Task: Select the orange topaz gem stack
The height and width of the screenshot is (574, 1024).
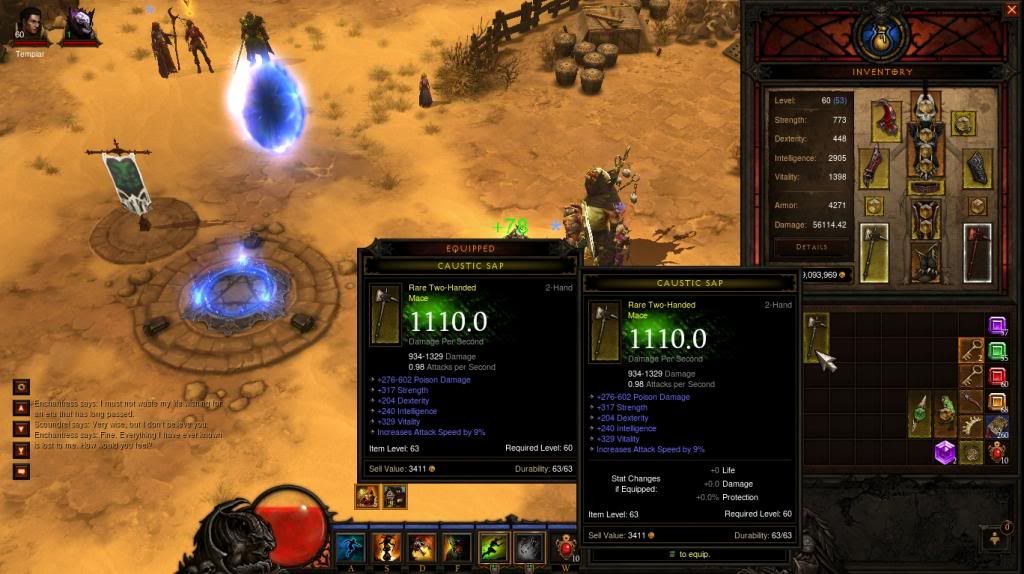Action: 997,402
